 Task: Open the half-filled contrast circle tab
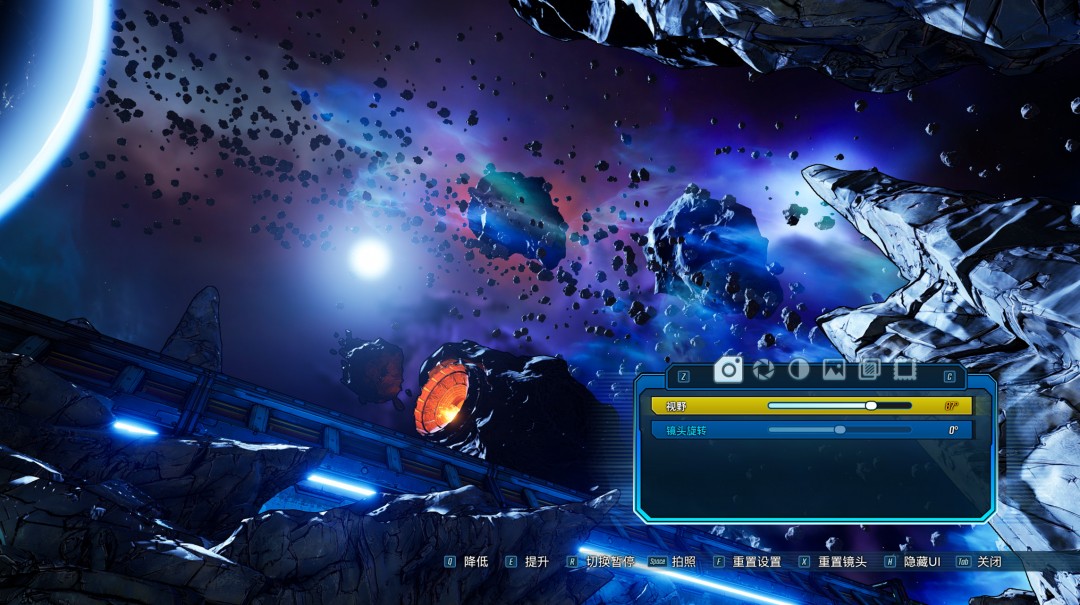tap(798, 370)
